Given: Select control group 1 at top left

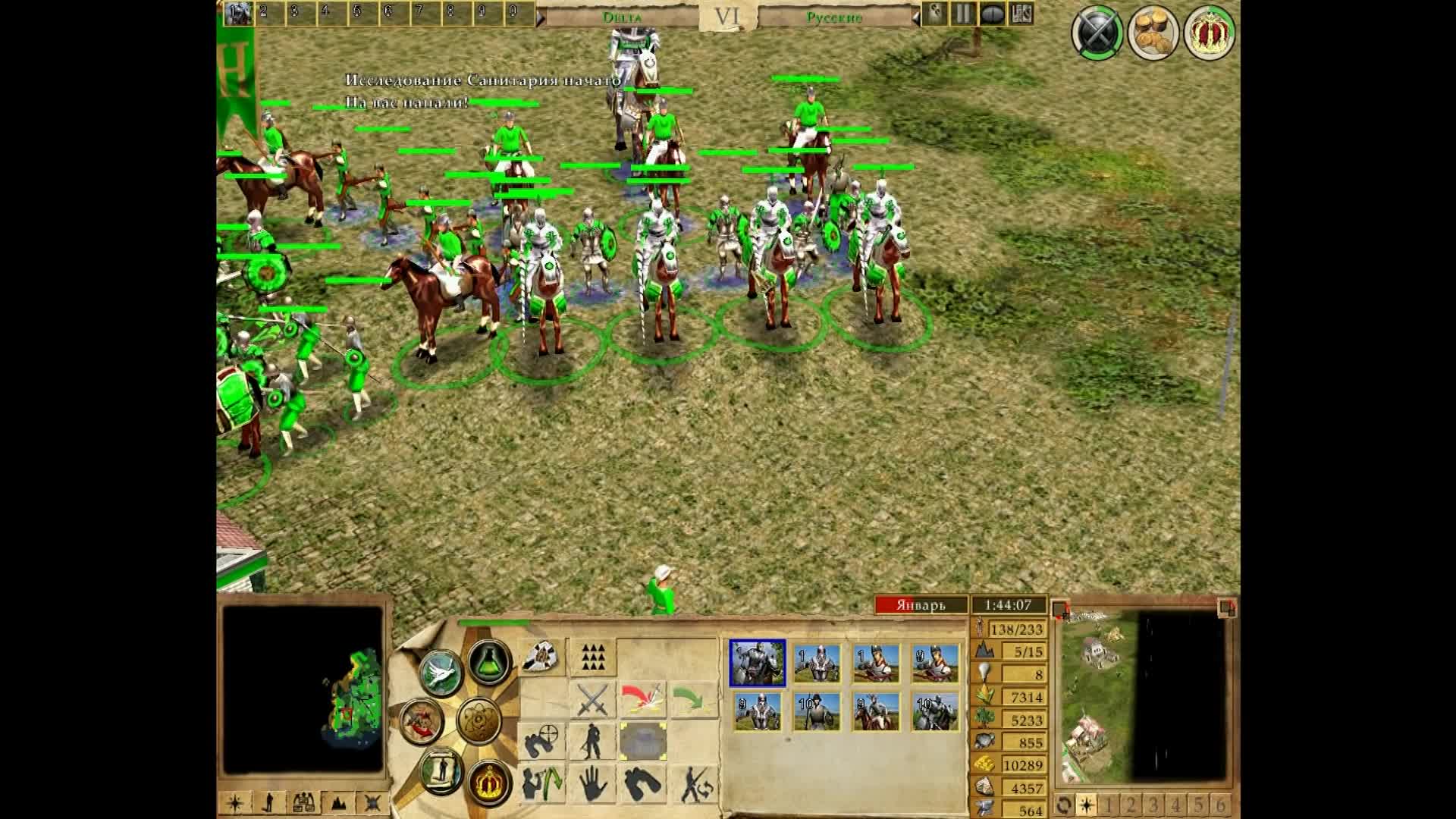Looking at the screenshot, I should [x=240, y=13].
